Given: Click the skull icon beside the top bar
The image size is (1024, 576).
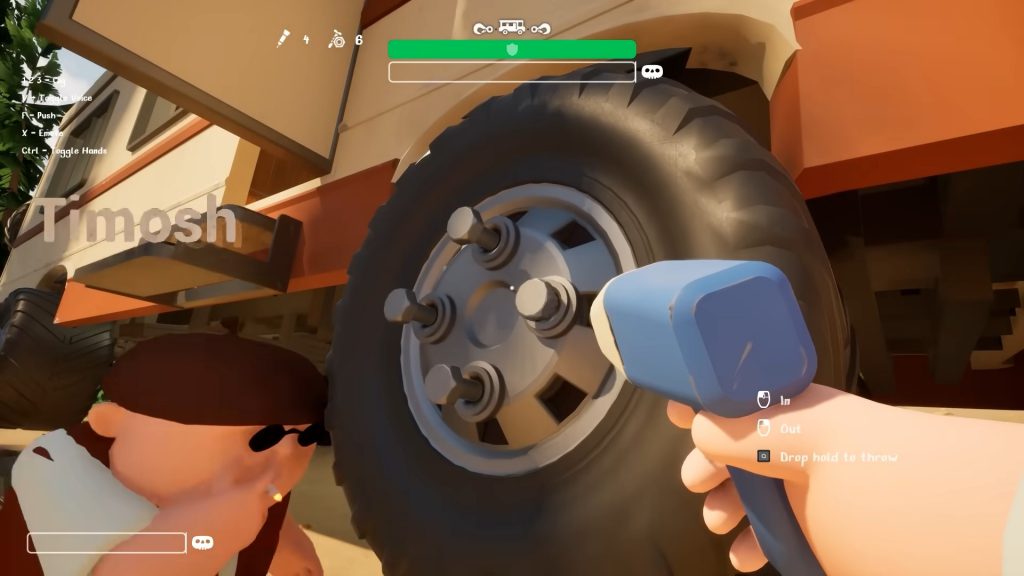Looking at the screenshot, I should click(x=652, y=72).
